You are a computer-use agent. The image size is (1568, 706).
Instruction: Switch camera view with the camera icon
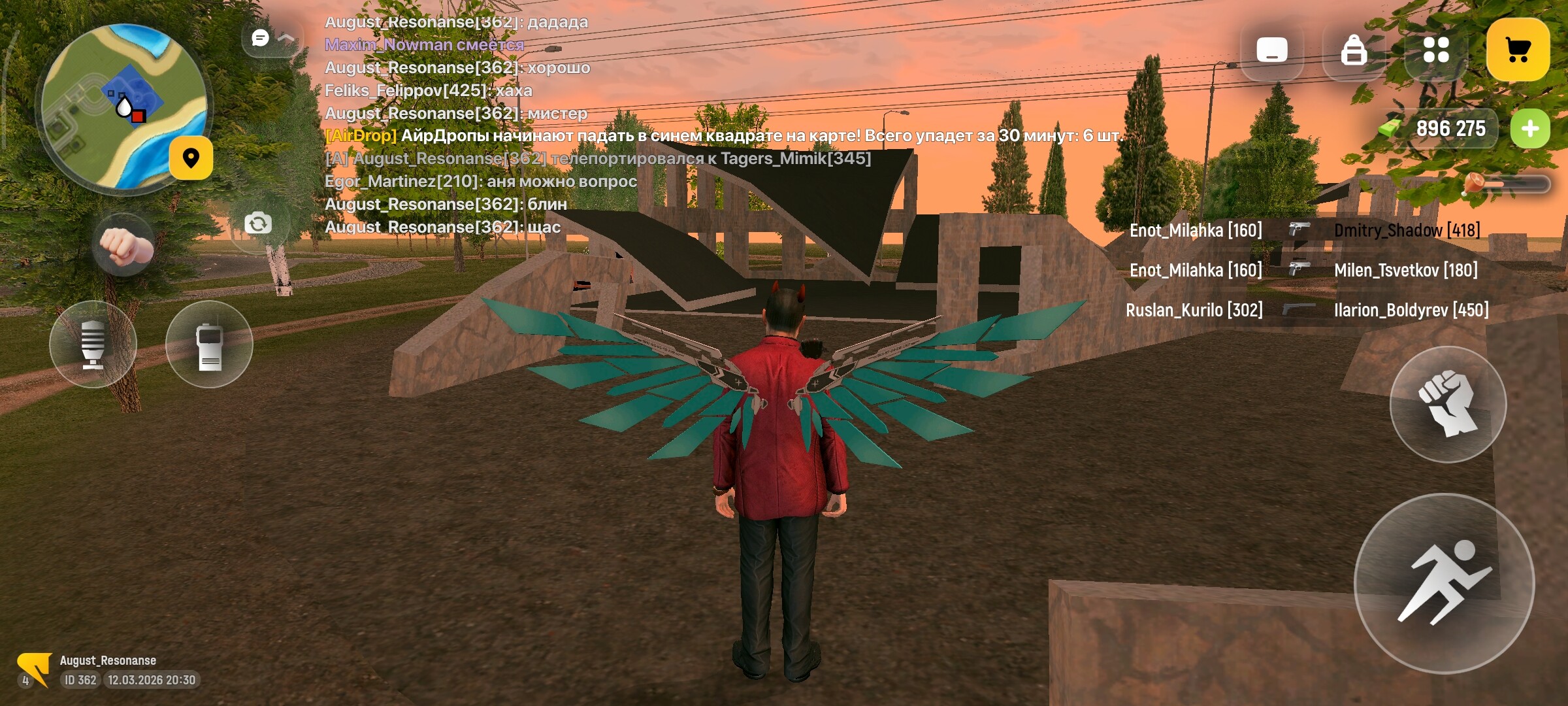pos(259,222)
